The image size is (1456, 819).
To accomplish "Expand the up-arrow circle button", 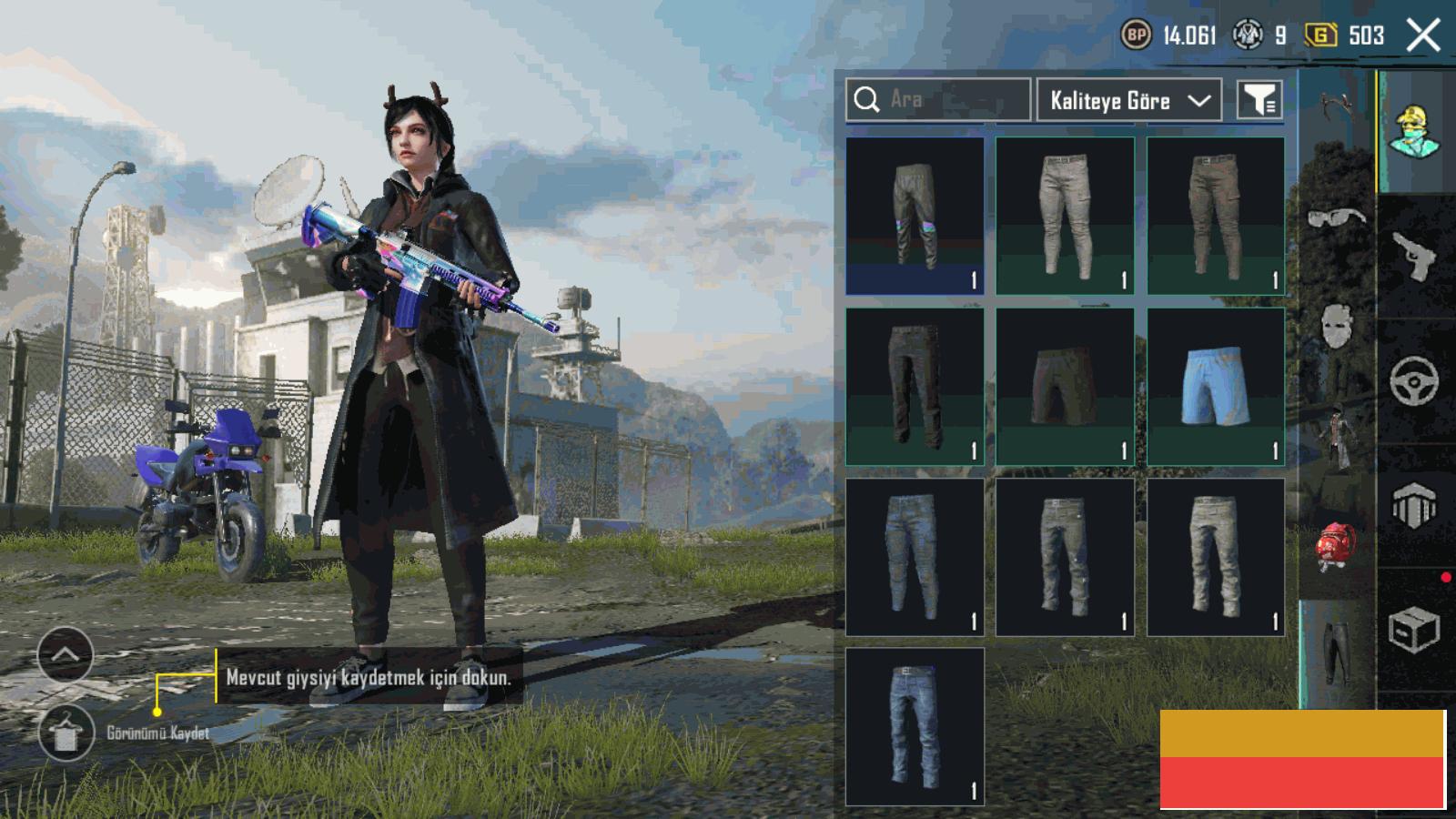I will 66,654.
